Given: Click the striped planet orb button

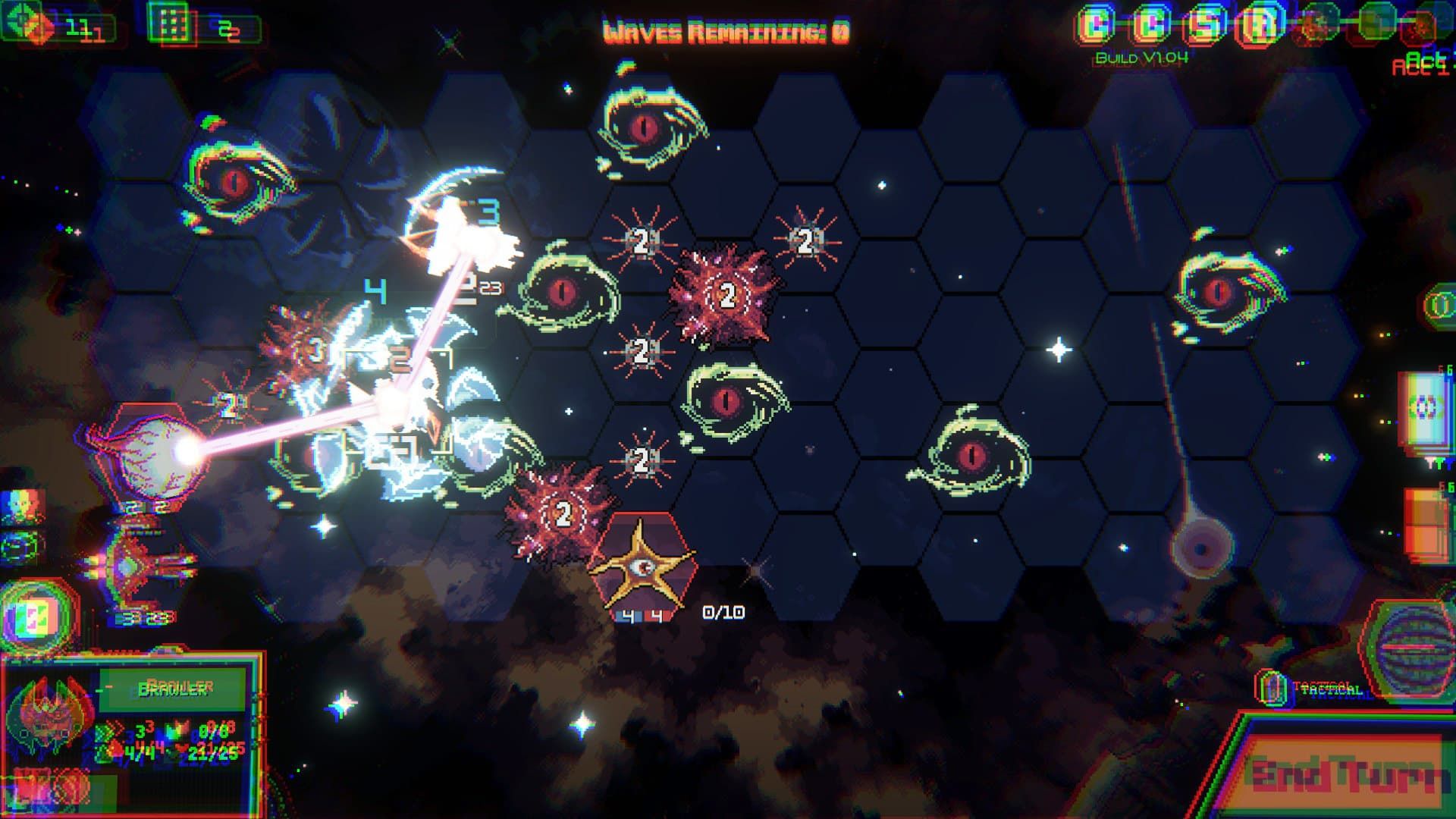Looking at the screenshot, I should point(1410,649).
